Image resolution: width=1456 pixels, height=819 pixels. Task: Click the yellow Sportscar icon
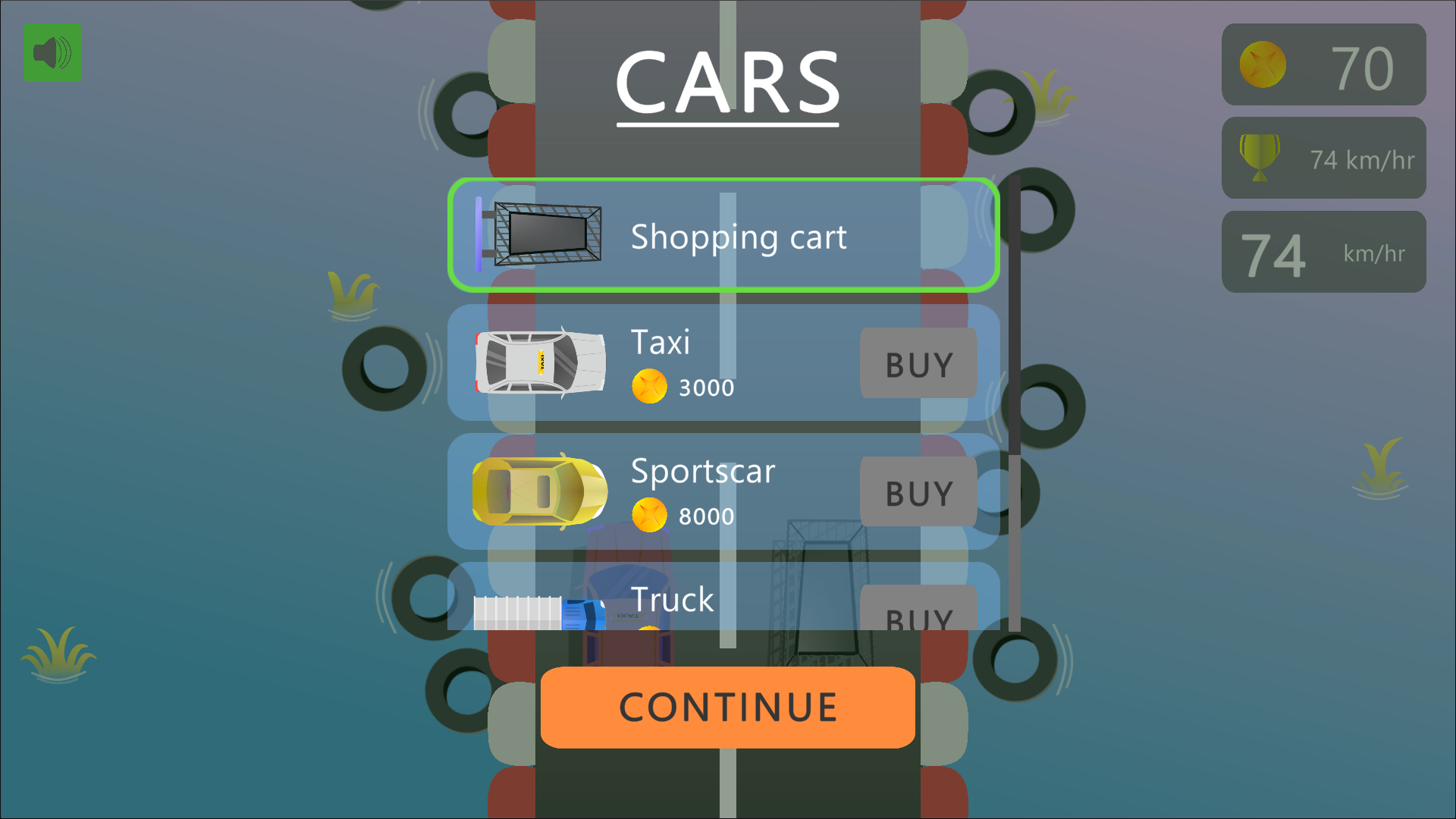(x=538, y=492)
